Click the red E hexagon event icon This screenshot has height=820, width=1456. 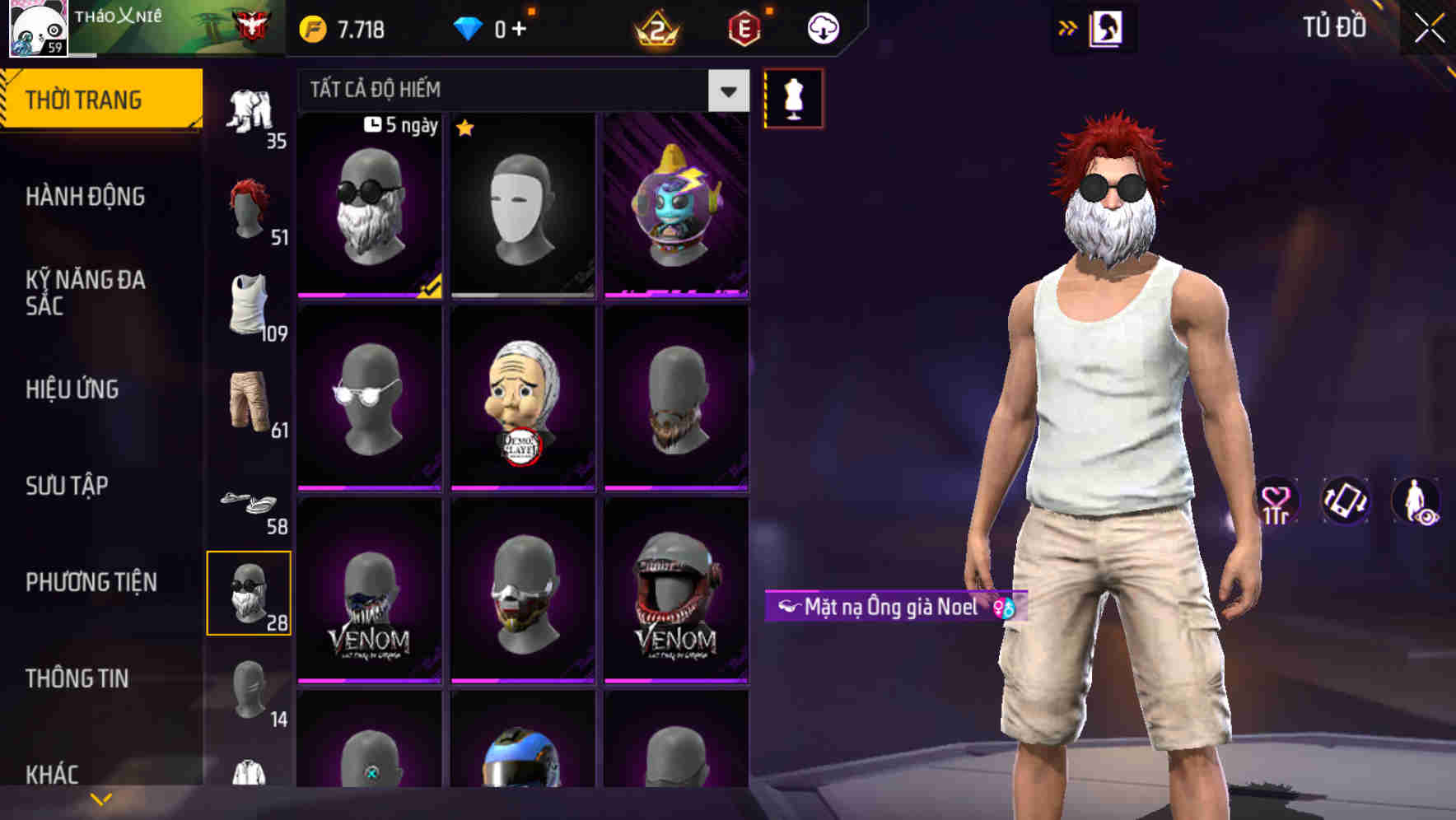tap(741, 29)
